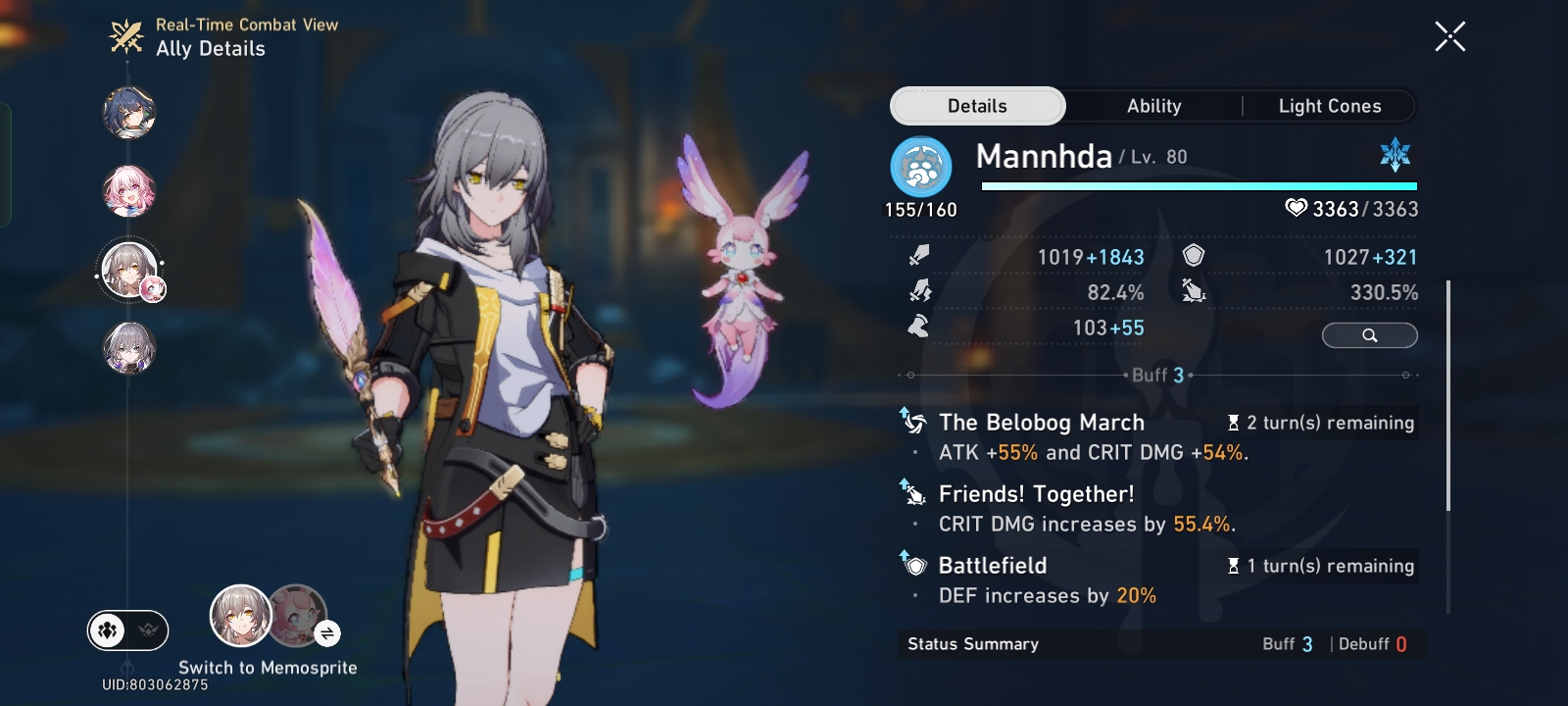Image resolution: width=1568 pixels, height=706 pixels.
Task: Open the Light Cones tab
Action: click(x=1330, y=106)
